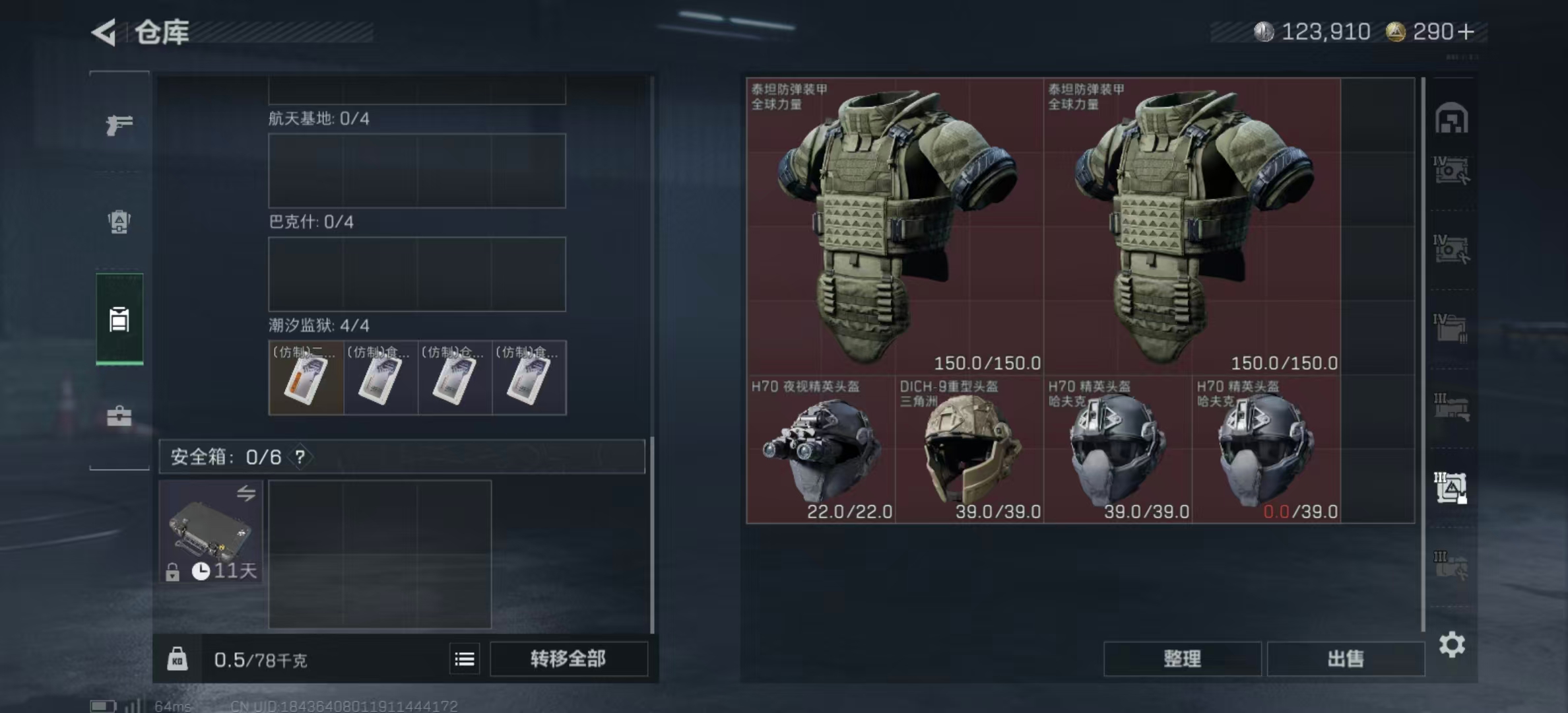Click the 整理 sort button
This screenshot has width=1568, height=713.
[1182, 659]
